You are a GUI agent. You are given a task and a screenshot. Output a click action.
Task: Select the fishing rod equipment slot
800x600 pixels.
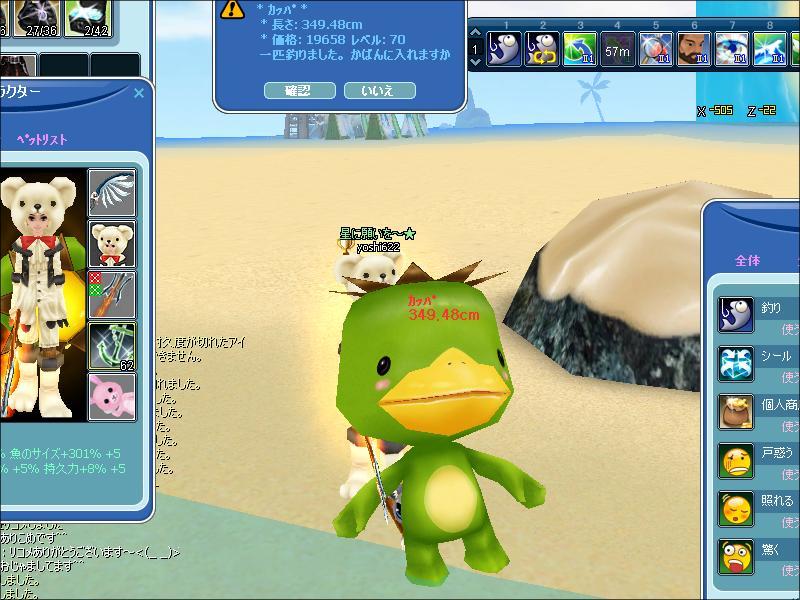point(112,294)
